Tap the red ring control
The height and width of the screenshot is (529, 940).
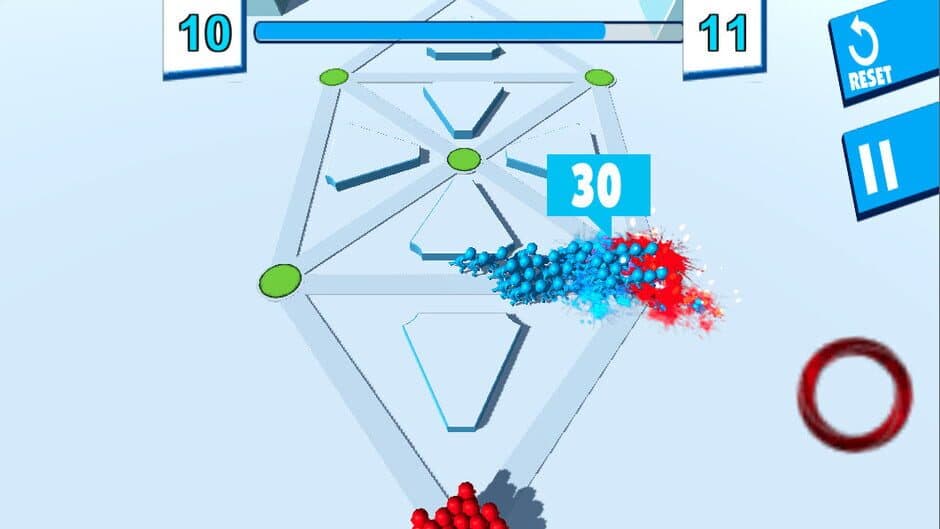coord(855,393)
